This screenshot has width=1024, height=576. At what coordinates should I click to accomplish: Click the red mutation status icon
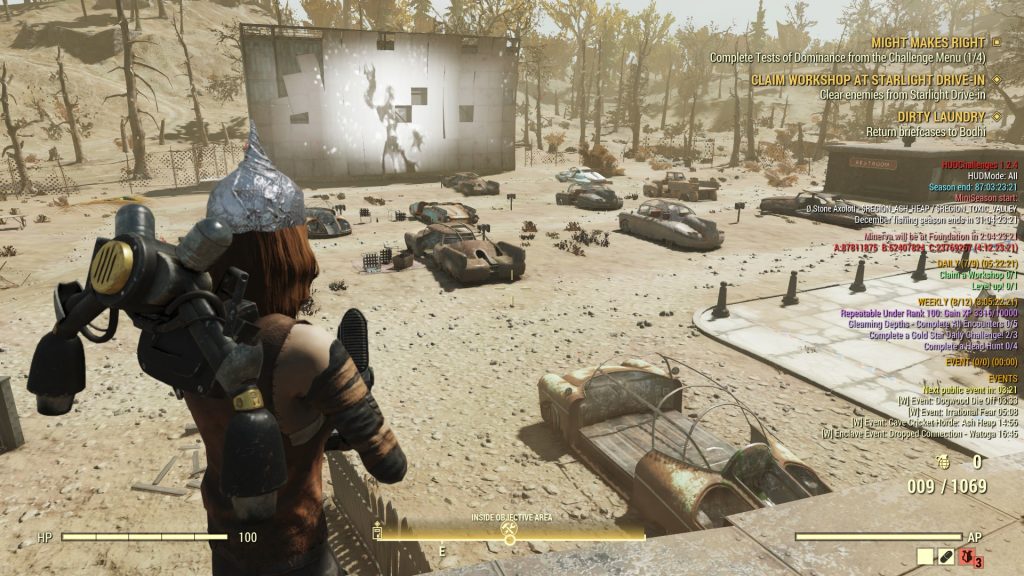tap(968, 556)
